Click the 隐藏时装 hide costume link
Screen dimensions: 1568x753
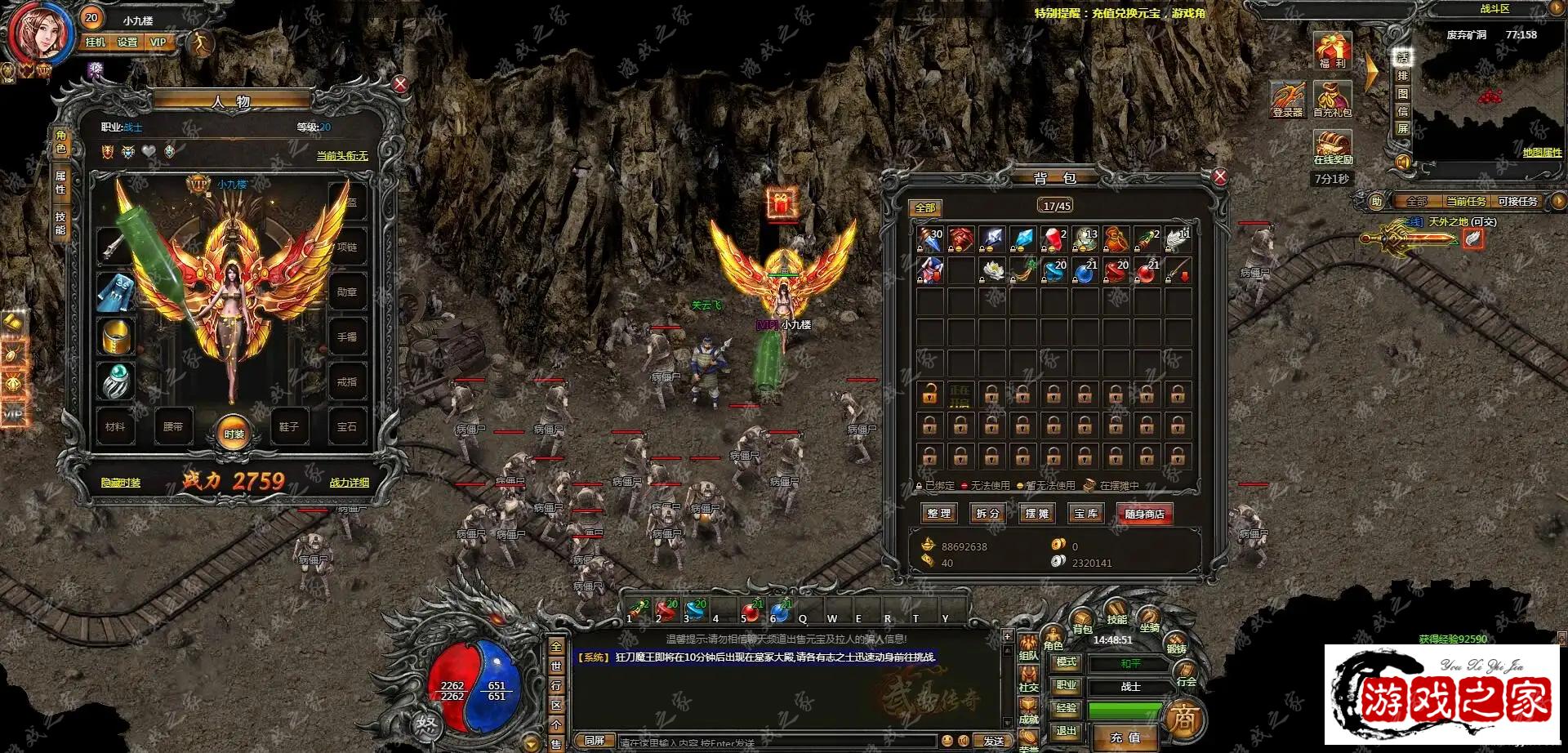(121, 483)
